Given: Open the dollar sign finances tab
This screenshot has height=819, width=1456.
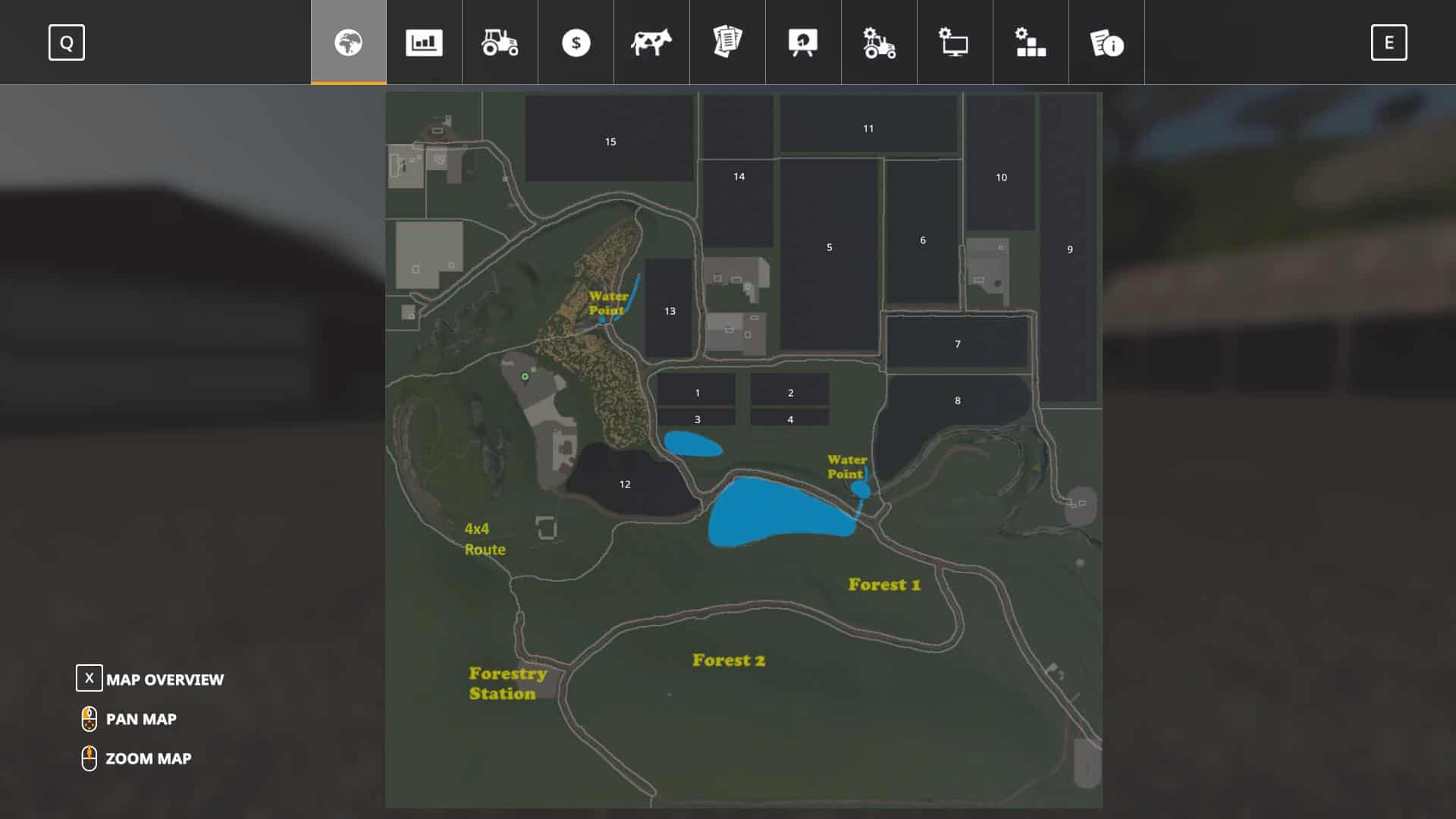Looking at the screenshot, I should 576,42.
